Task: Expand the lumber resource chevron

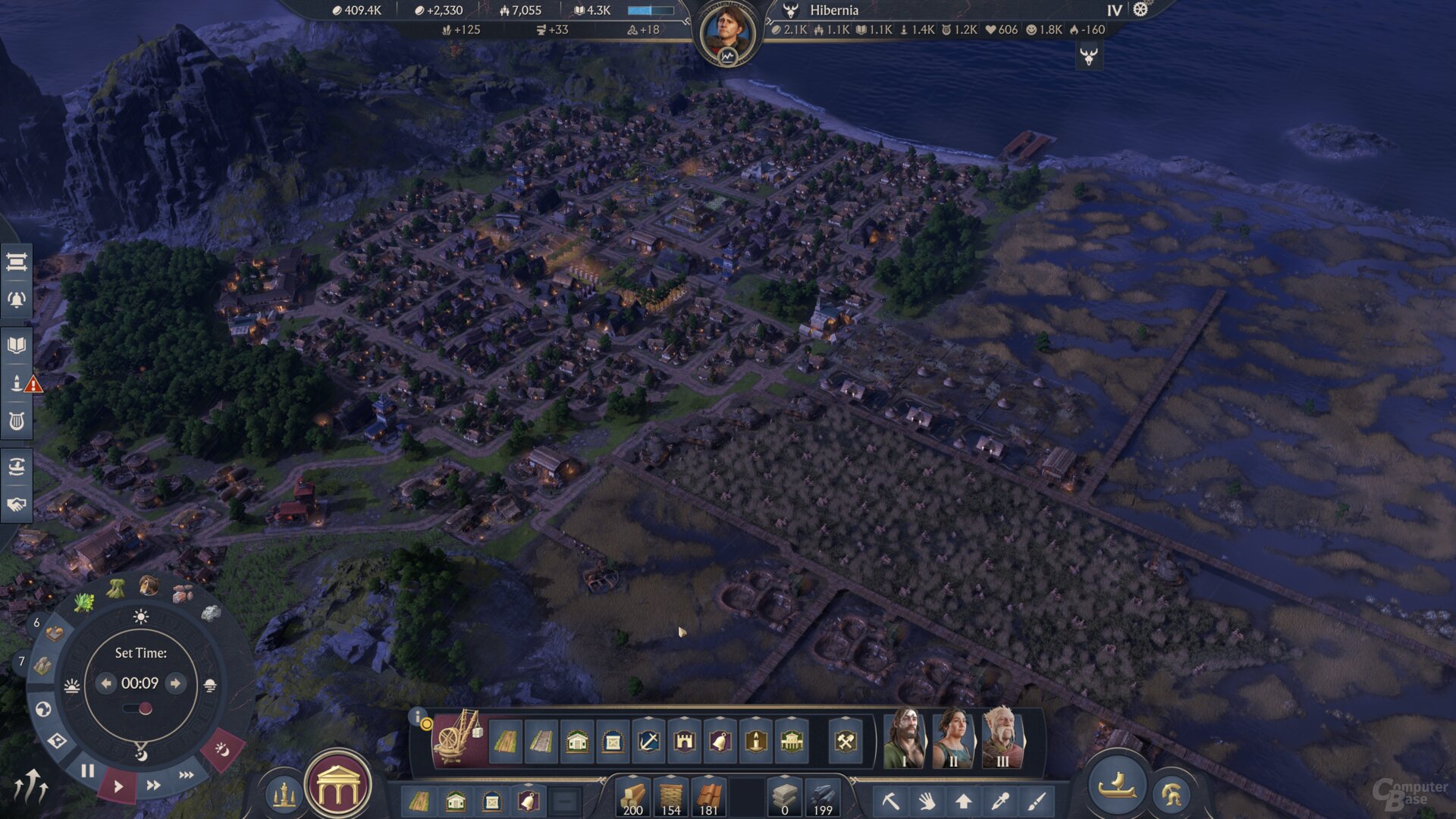Action: [x=634, y=778]
